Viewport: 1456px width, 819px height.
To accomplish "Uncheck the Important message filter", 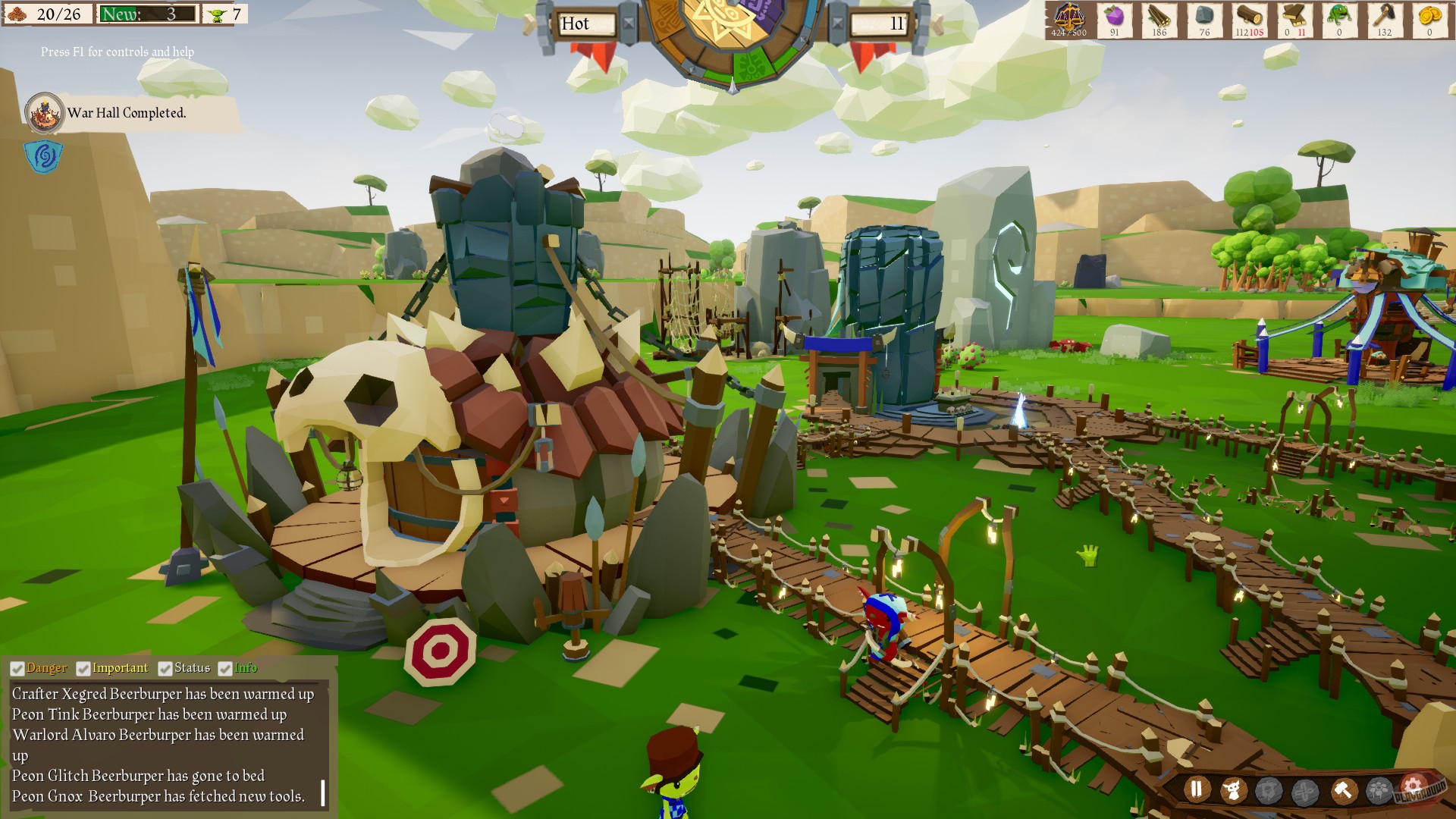I will tap(82, 668).
